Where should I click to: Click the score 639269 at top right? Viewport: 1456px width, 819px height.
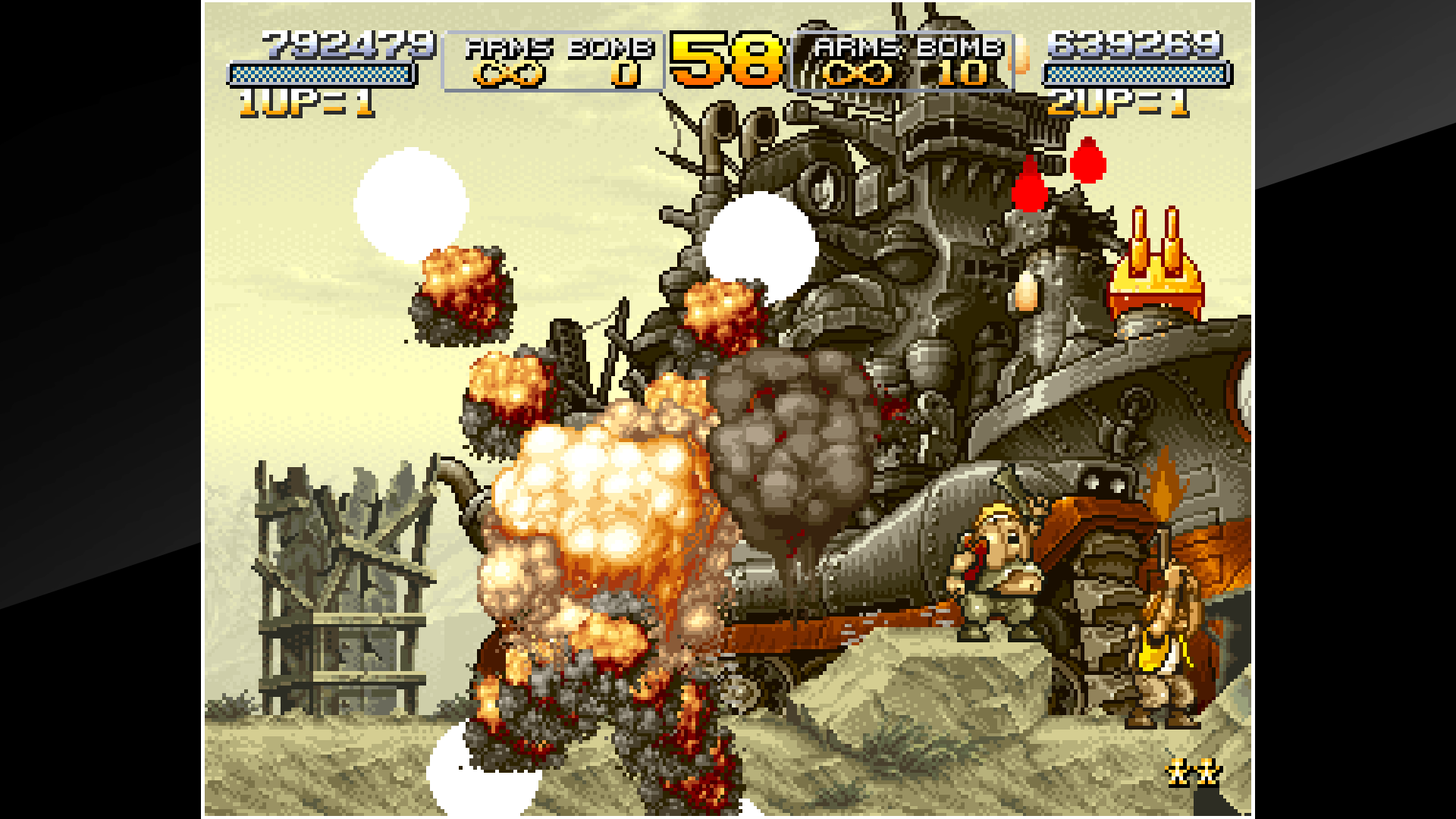pos(1136,44)
